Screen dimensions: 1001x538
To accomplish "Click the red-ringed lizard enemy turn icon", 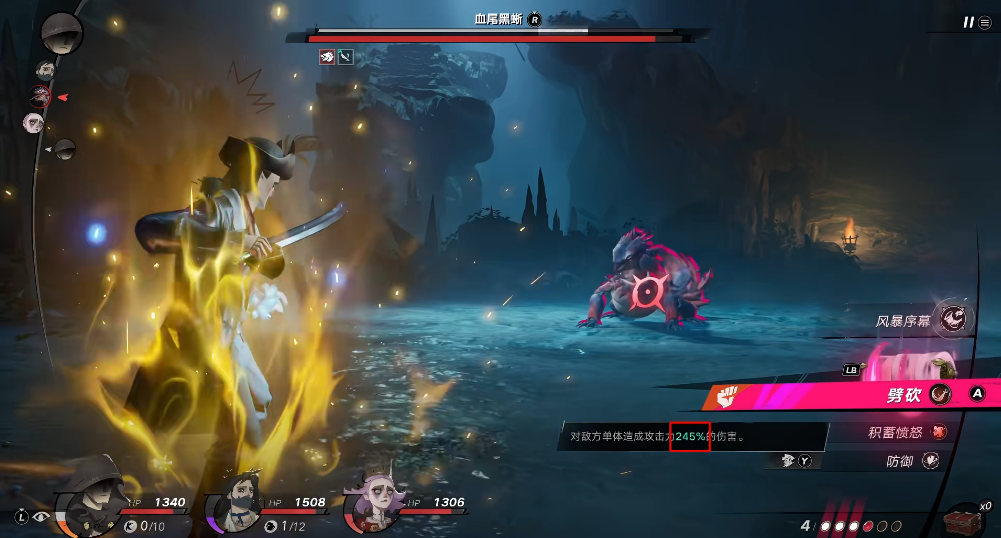I will coord(41,97).
